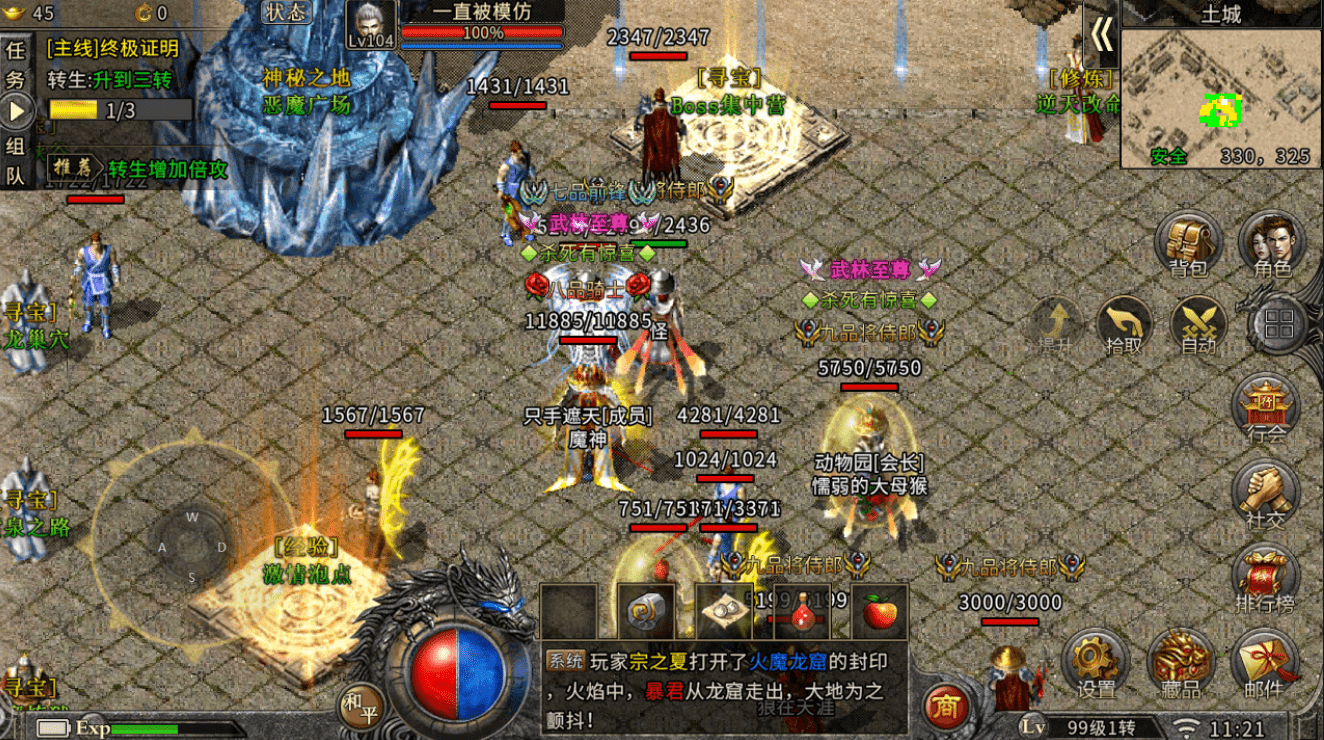The width and height of the screenshot is (1324, 740).
Task: Tap the 拾取 pickup button
Action: (x=1125, y=325)
